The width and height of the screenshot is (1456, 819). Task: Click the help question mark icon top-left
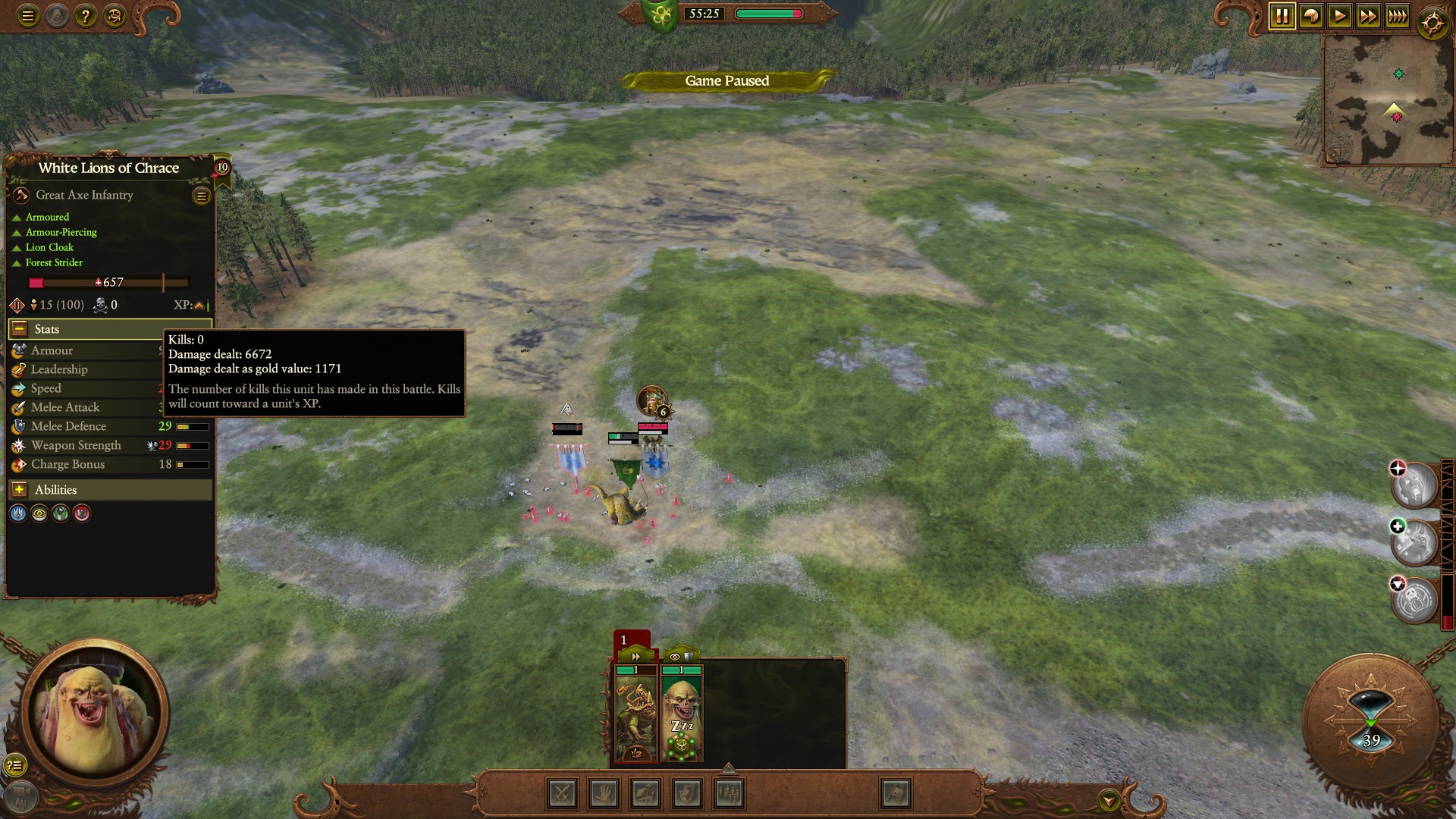click(85, 15)
